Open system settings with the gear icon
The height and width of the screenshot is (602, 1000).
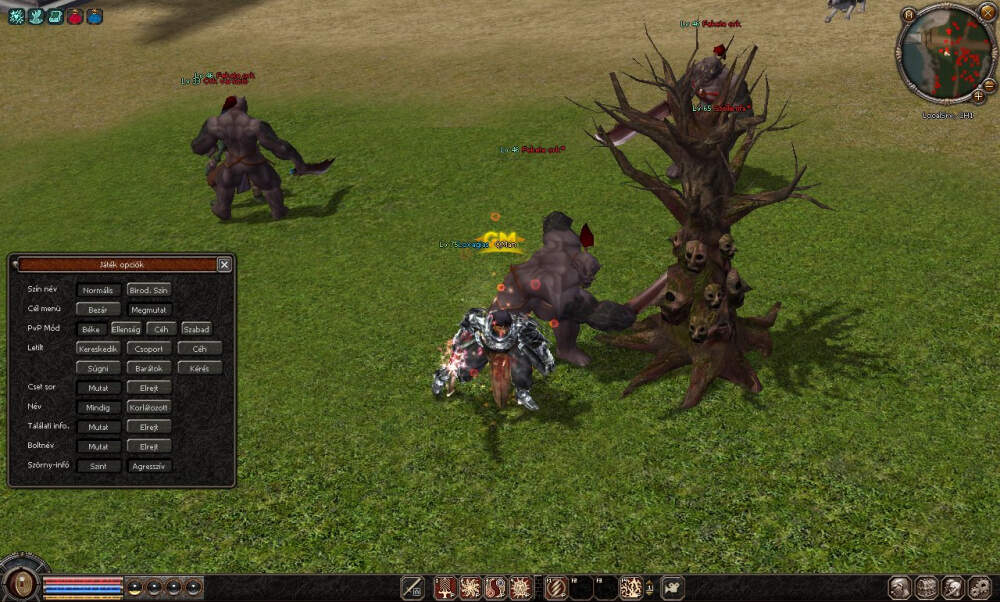point(981,588)
